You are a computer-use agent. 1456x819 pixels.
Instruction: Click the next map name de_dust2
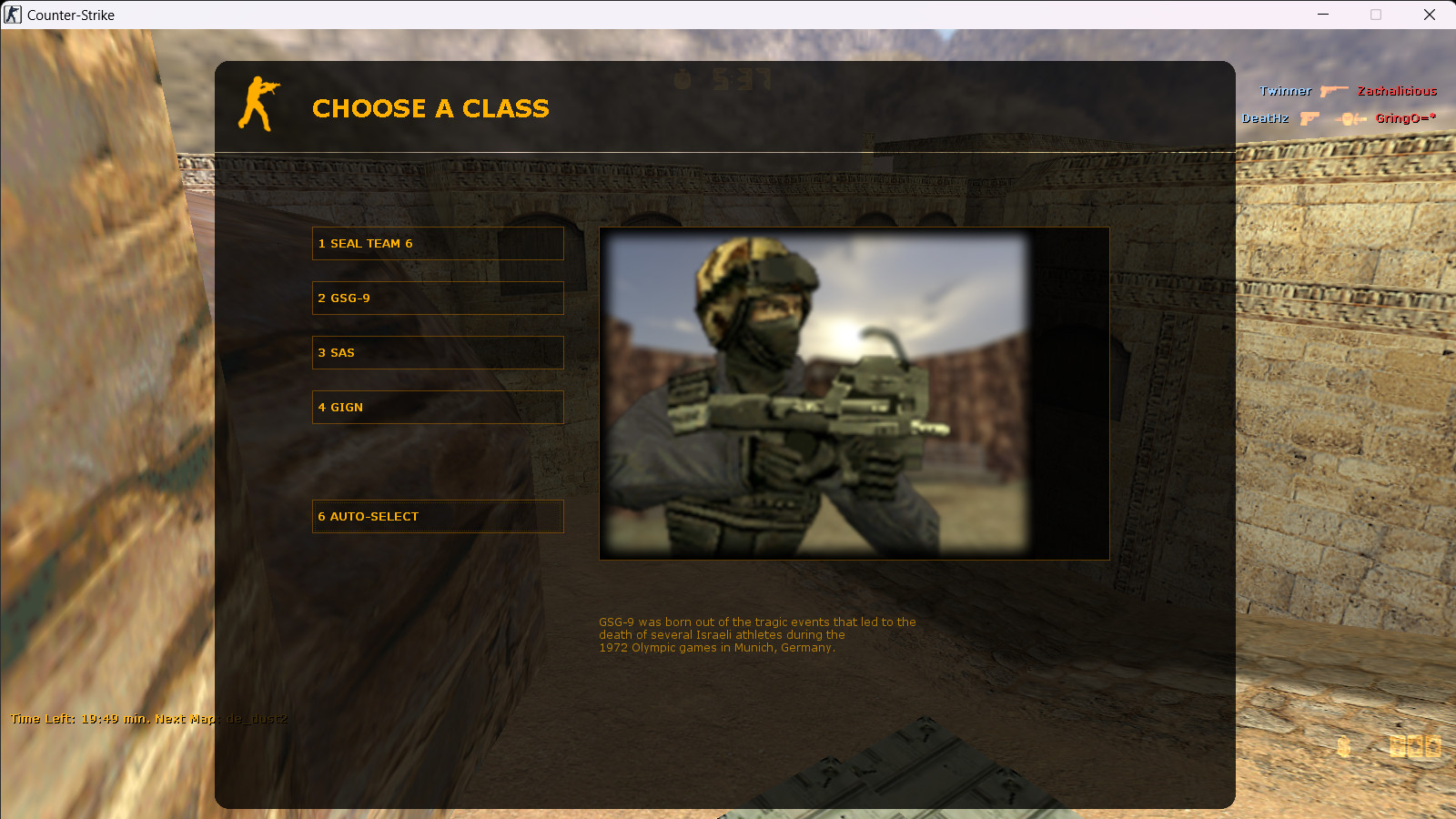(259, 719)
